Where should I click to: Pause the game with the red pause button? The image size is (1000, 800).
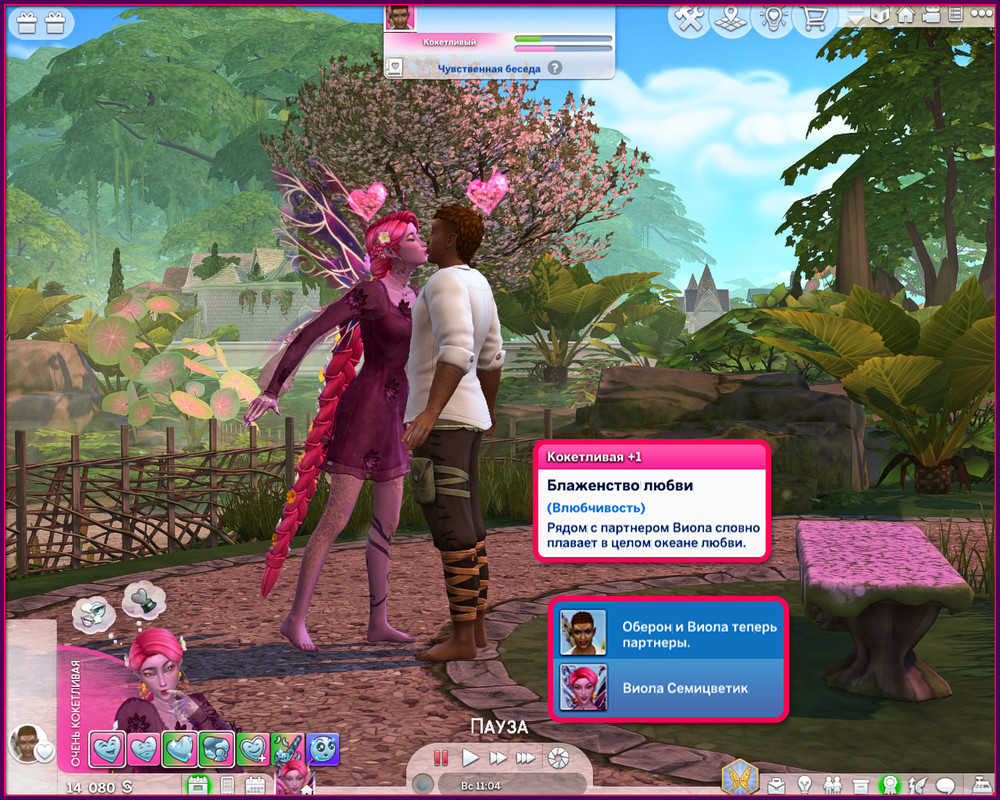pyautogui.click(x=440, y=757)
